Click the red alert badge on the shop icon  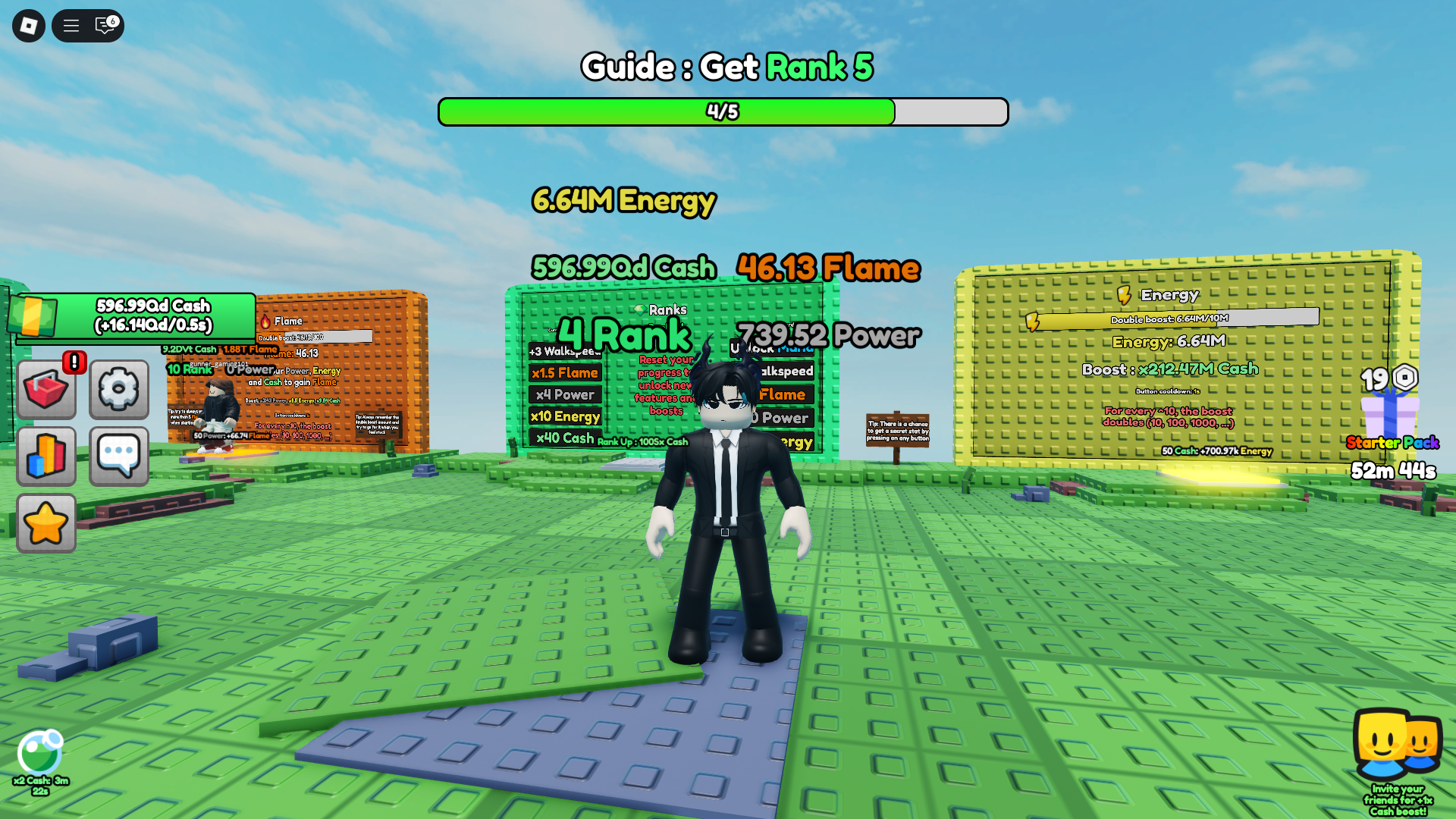(x=74, y=363)
